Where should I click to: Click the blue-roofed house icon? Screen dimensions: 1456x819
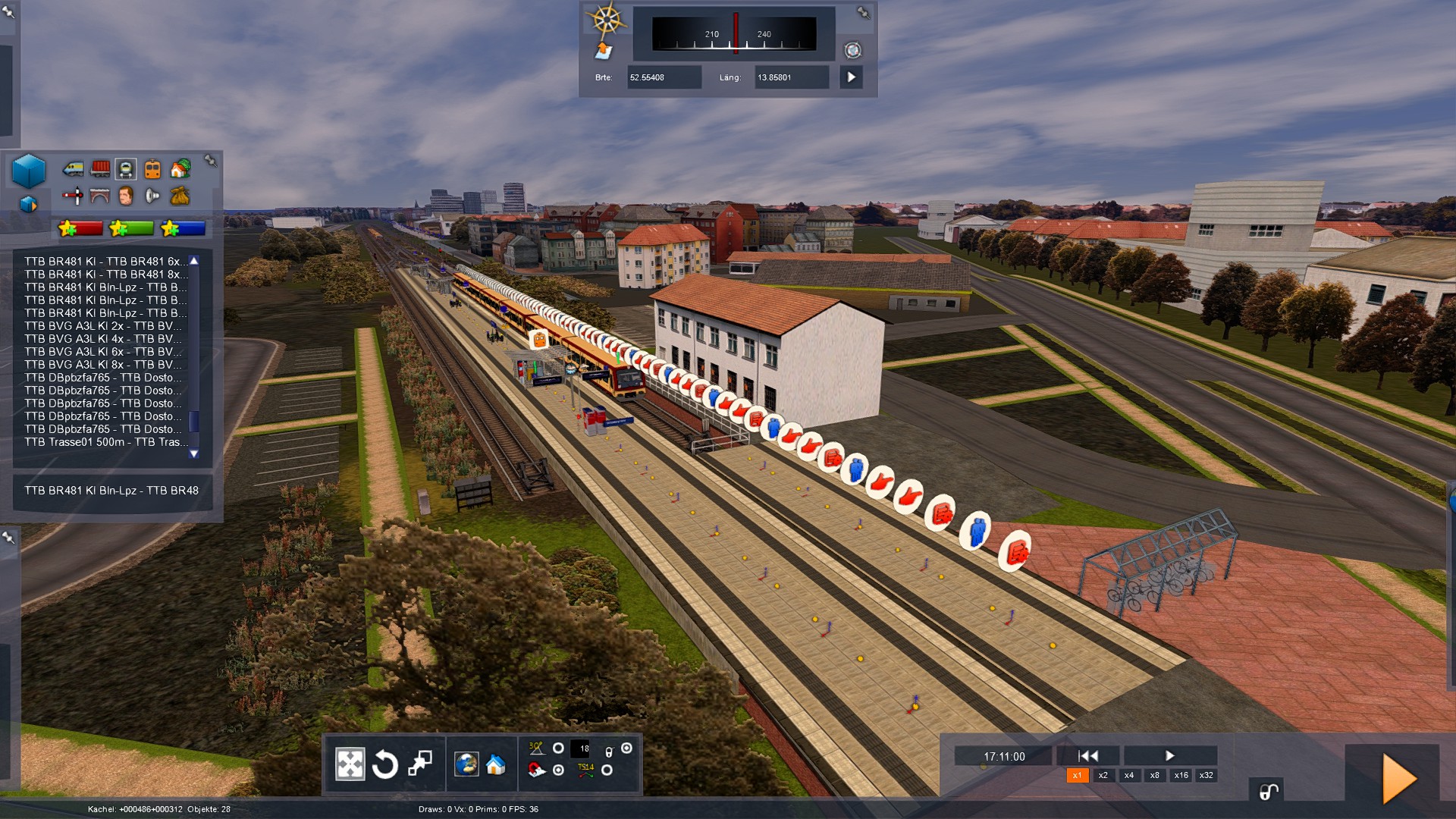[x=496, y=764]
